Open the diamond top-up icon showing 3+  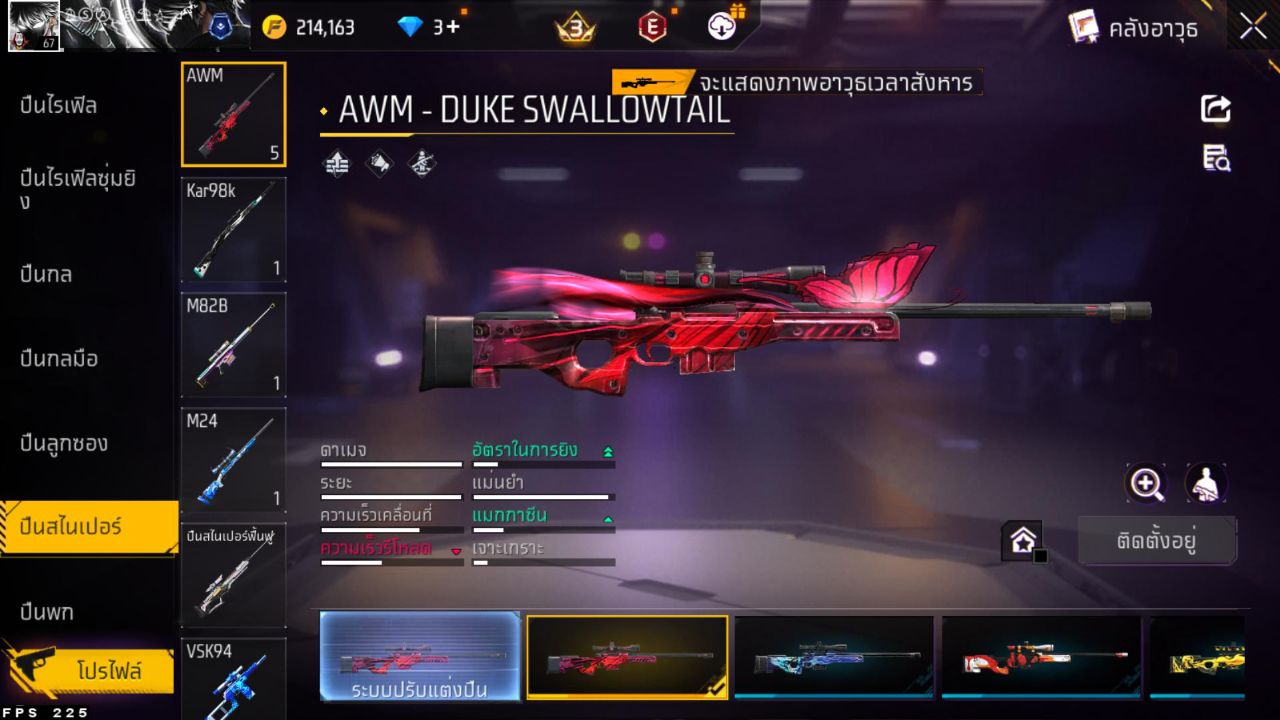414,26
